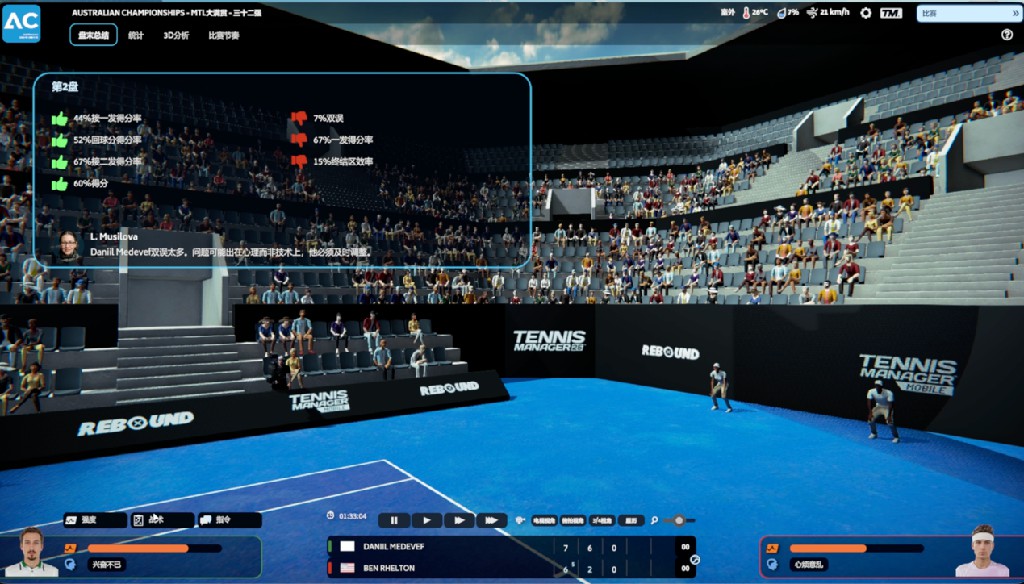The width and height of the screenshot is (1024, 584).
Task: Open settings with the gear icon
Action: pyautogui.click(x=866, y=13)
